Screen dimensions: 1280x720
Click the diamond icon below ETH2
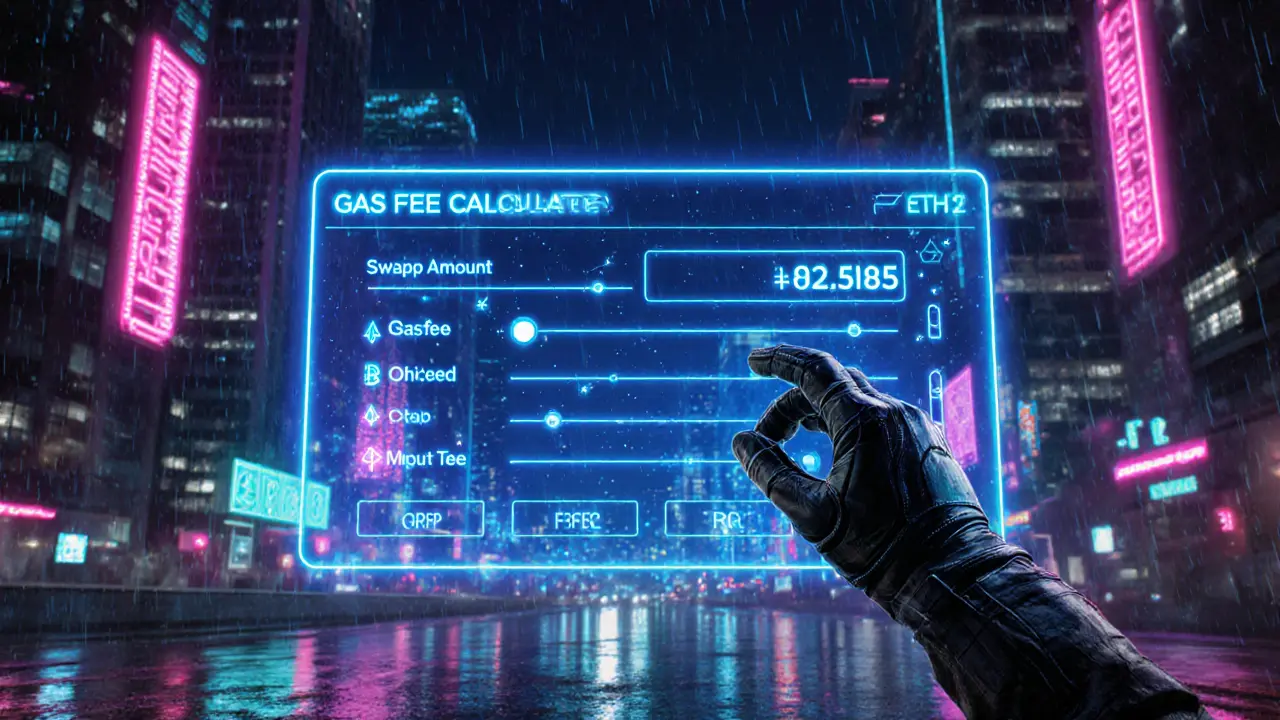pos(930,251)
